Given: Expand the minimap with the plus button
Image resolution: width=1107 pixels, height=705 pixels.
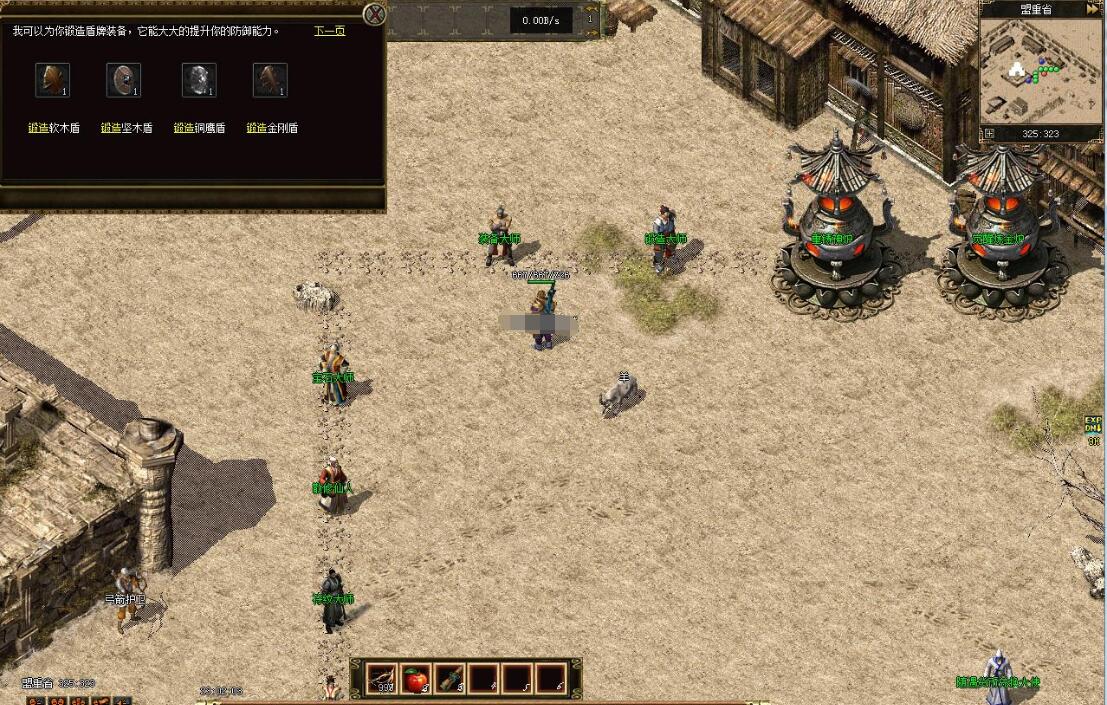Looking at the screenshot, I should point(989,133).
